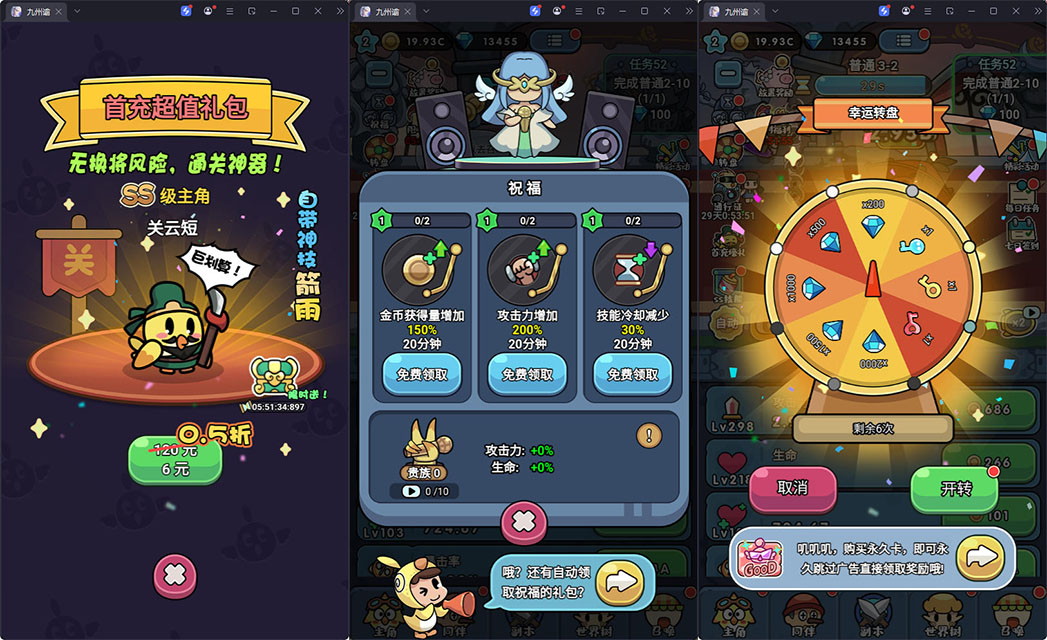The width and height of the screenshot is (1047, 640).
Task: Claim the free attack power blessing
Action: 527,374
